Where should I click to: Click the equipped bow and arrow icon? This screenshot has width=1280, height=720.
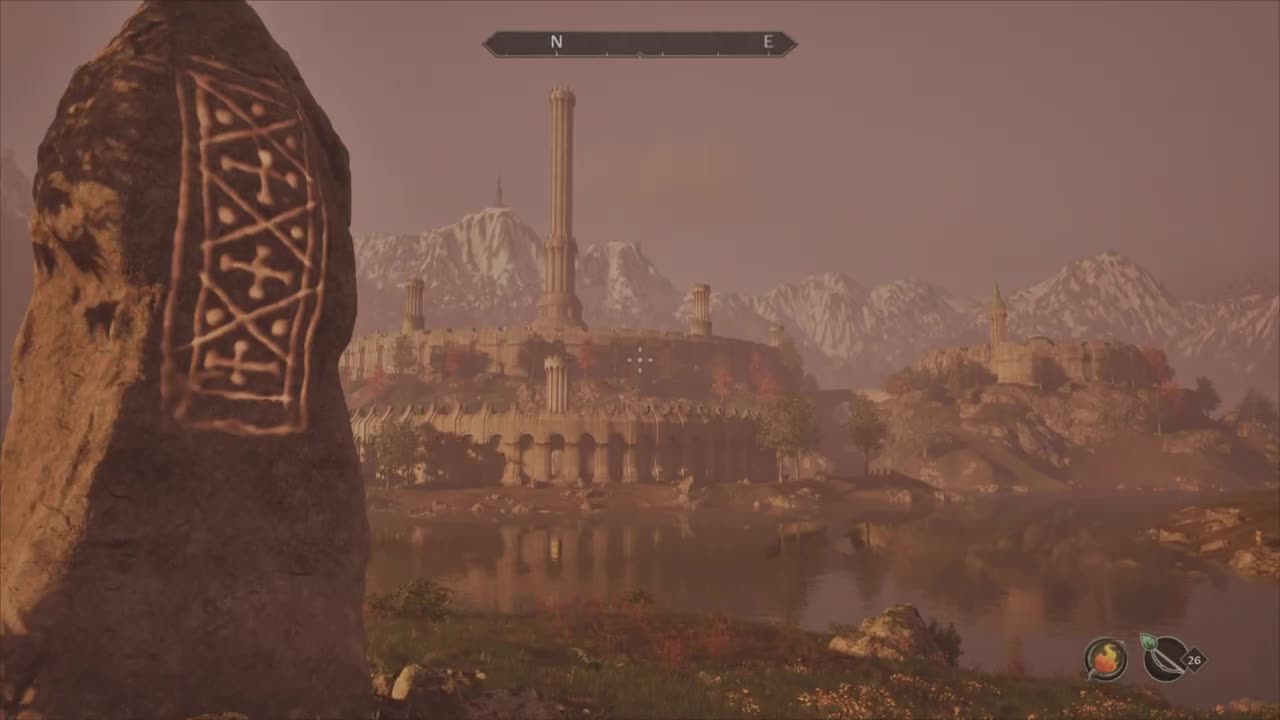[x=1164, y=659]
